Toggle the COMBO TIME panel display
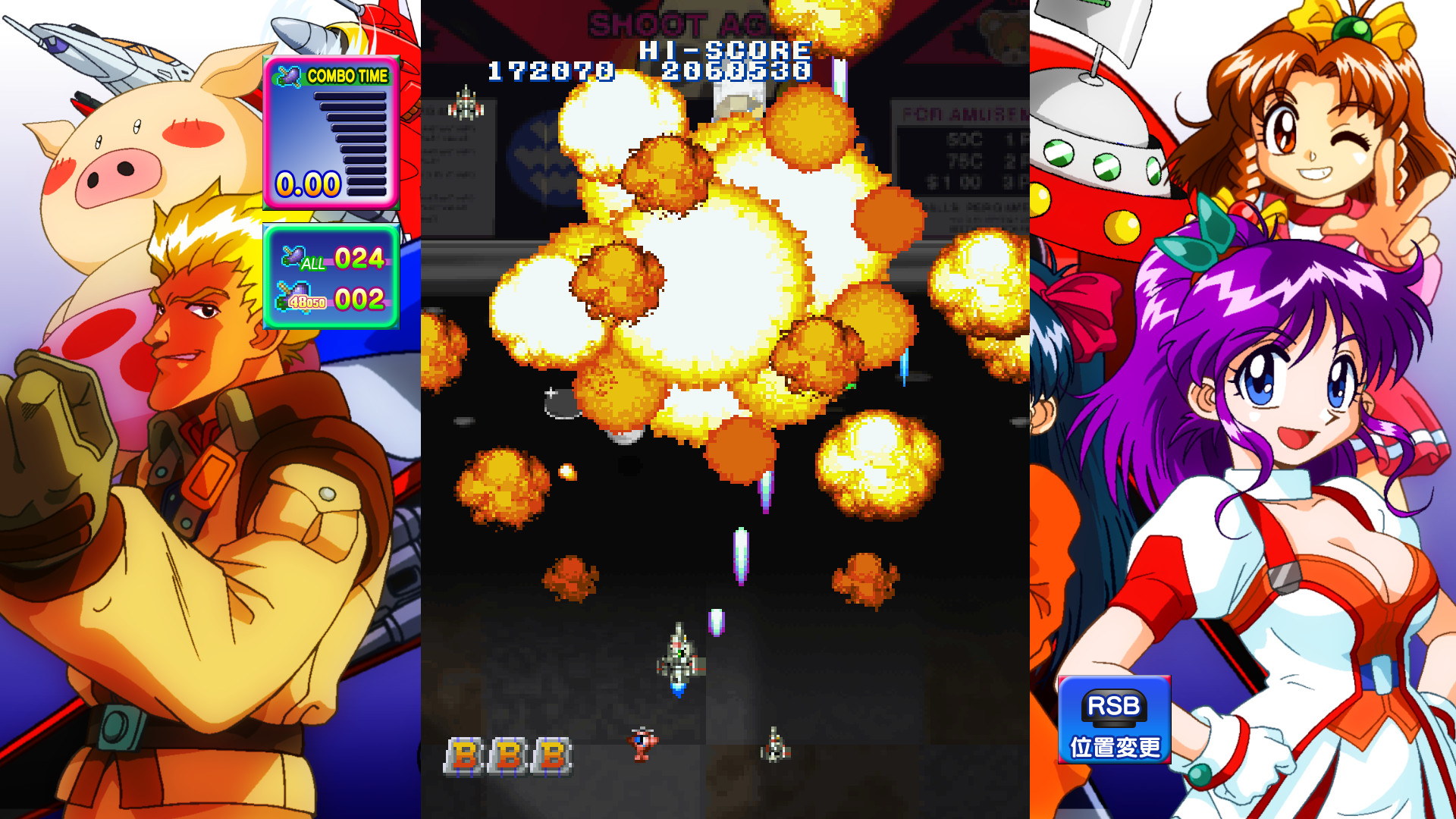This screenshot has width=1456, height=819. [x=330, y=133]
